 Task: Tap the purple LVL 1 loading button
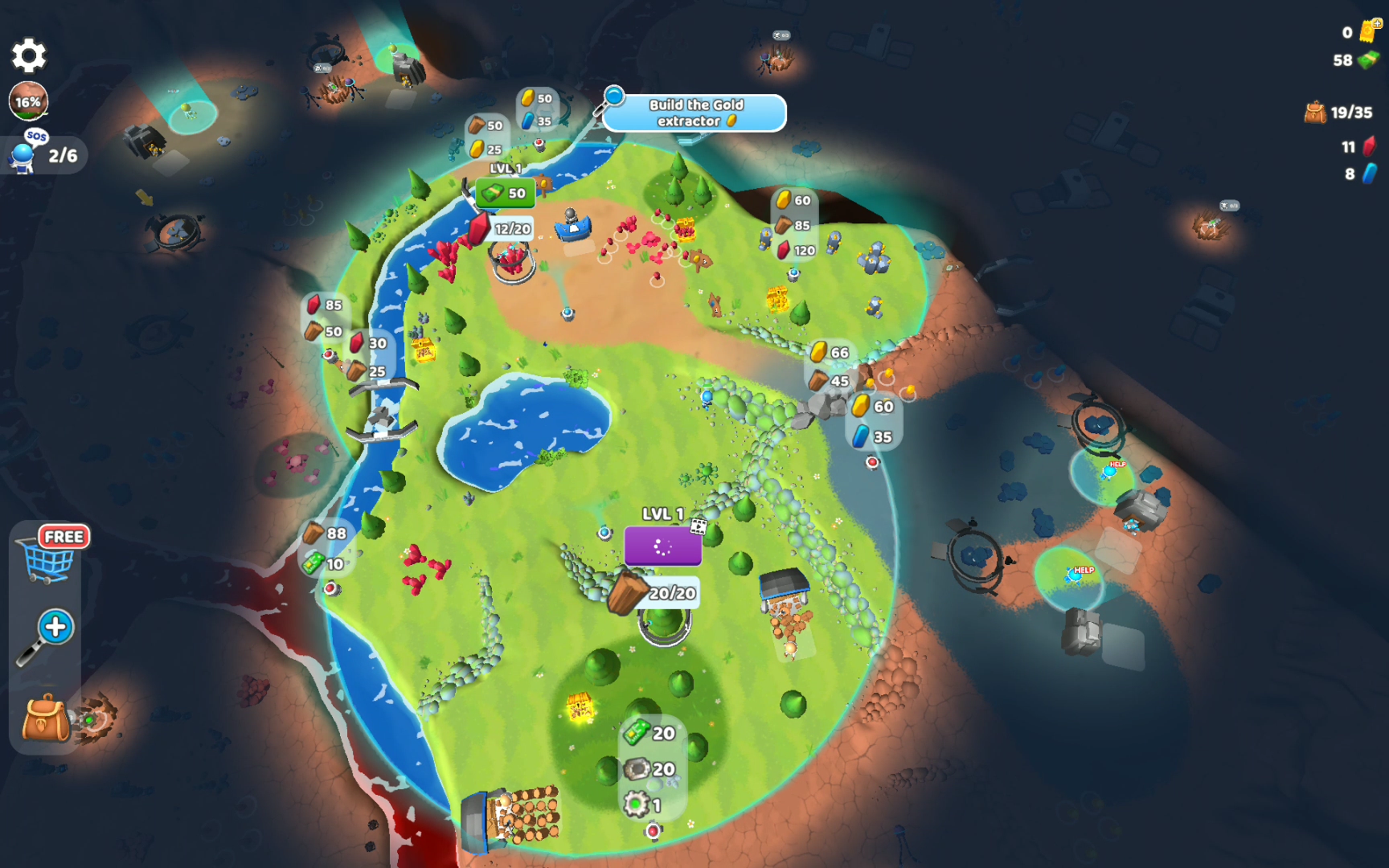(x=662, y=546)
